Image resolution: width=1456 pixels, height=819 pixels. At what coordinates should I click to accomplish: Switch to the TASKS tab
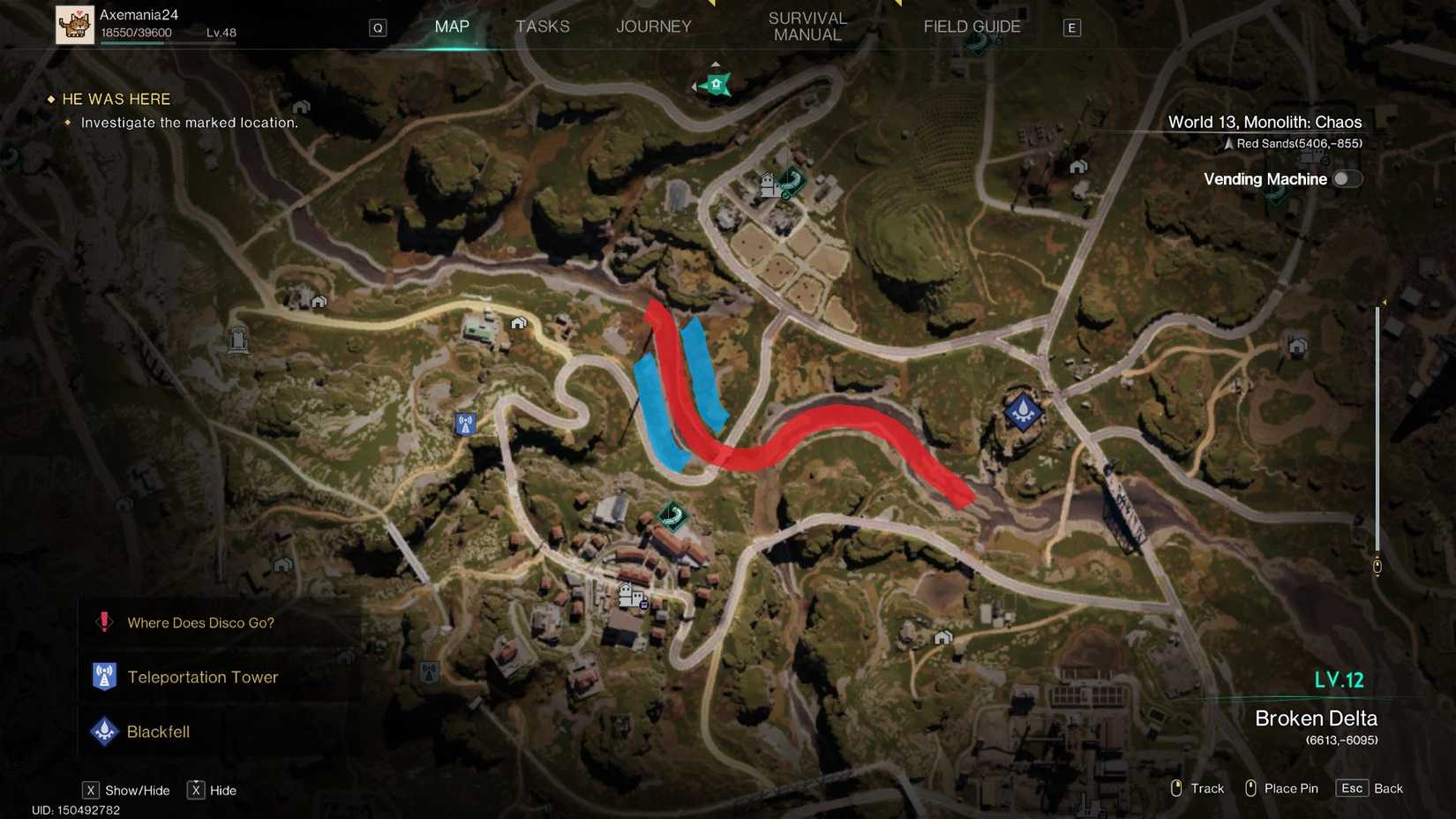543,26
